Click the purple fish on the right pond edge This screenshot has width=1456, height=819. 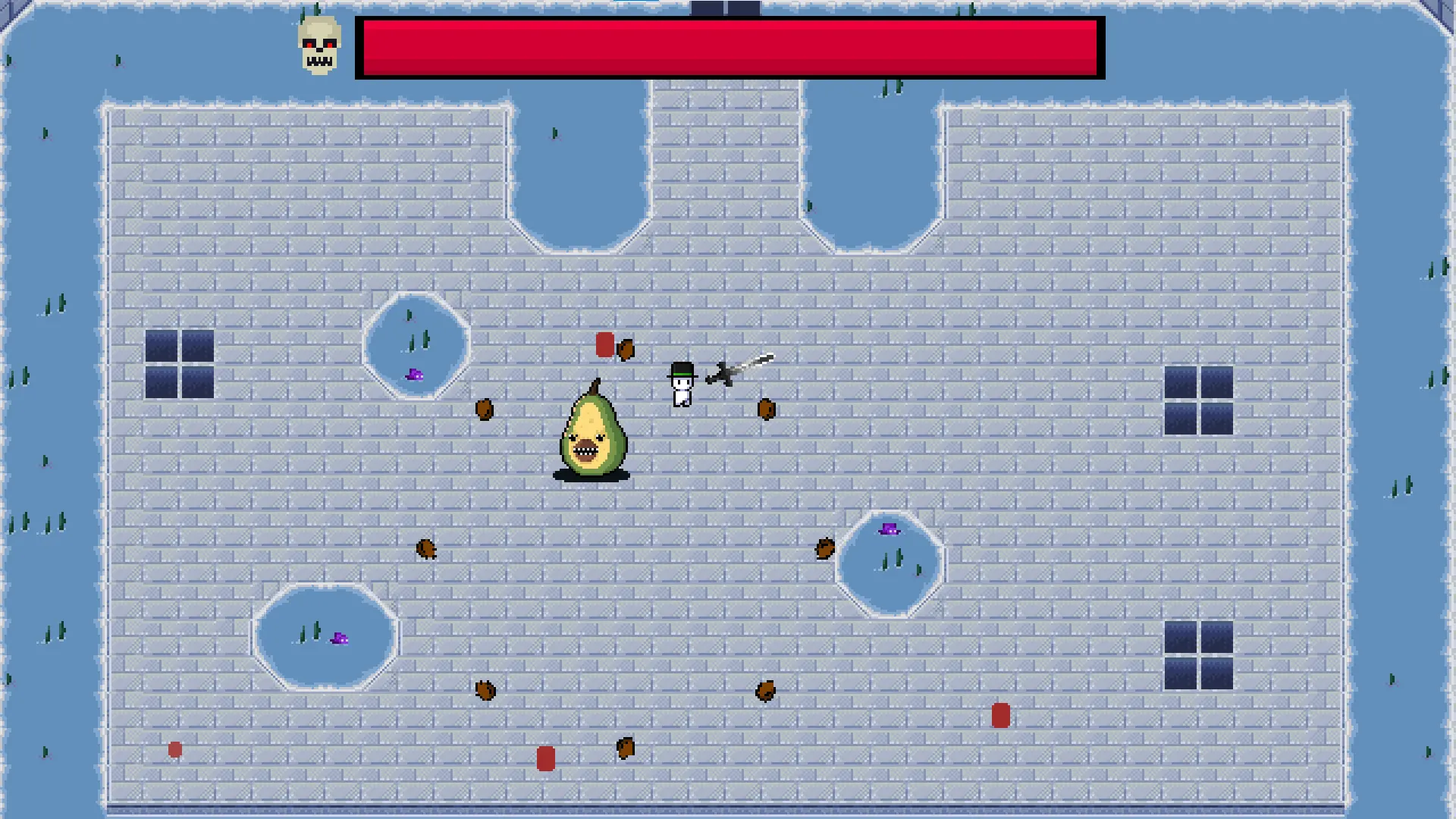point(887,528)
